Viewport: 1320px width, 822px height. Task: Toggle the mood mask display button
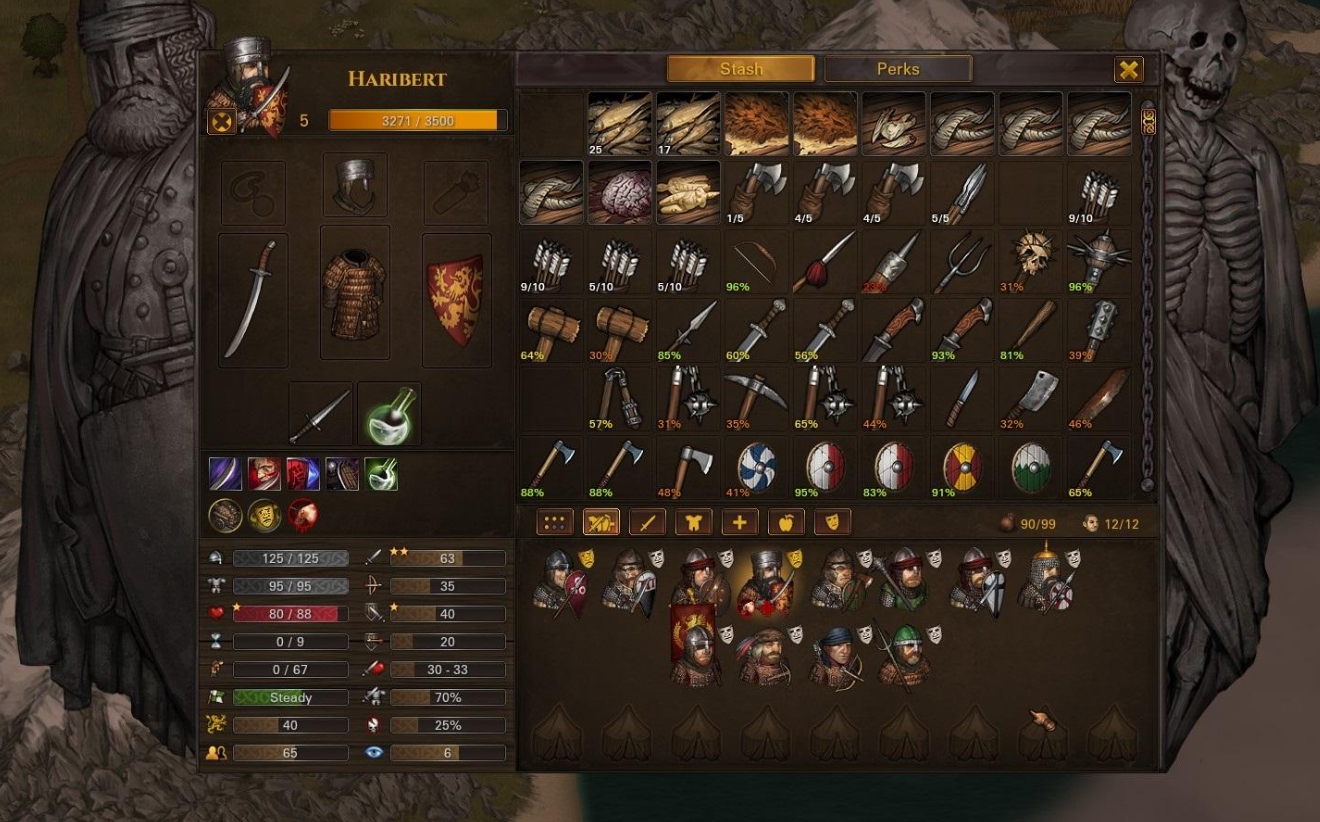click(x=832, y=522)
